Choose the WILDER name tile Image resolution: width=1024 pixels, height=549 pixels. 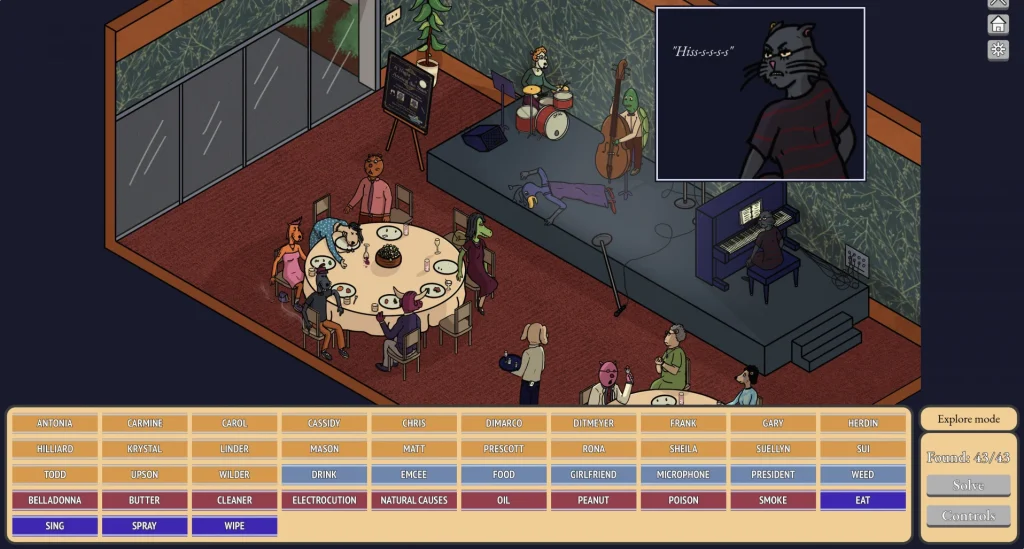(x=234, y=474)
